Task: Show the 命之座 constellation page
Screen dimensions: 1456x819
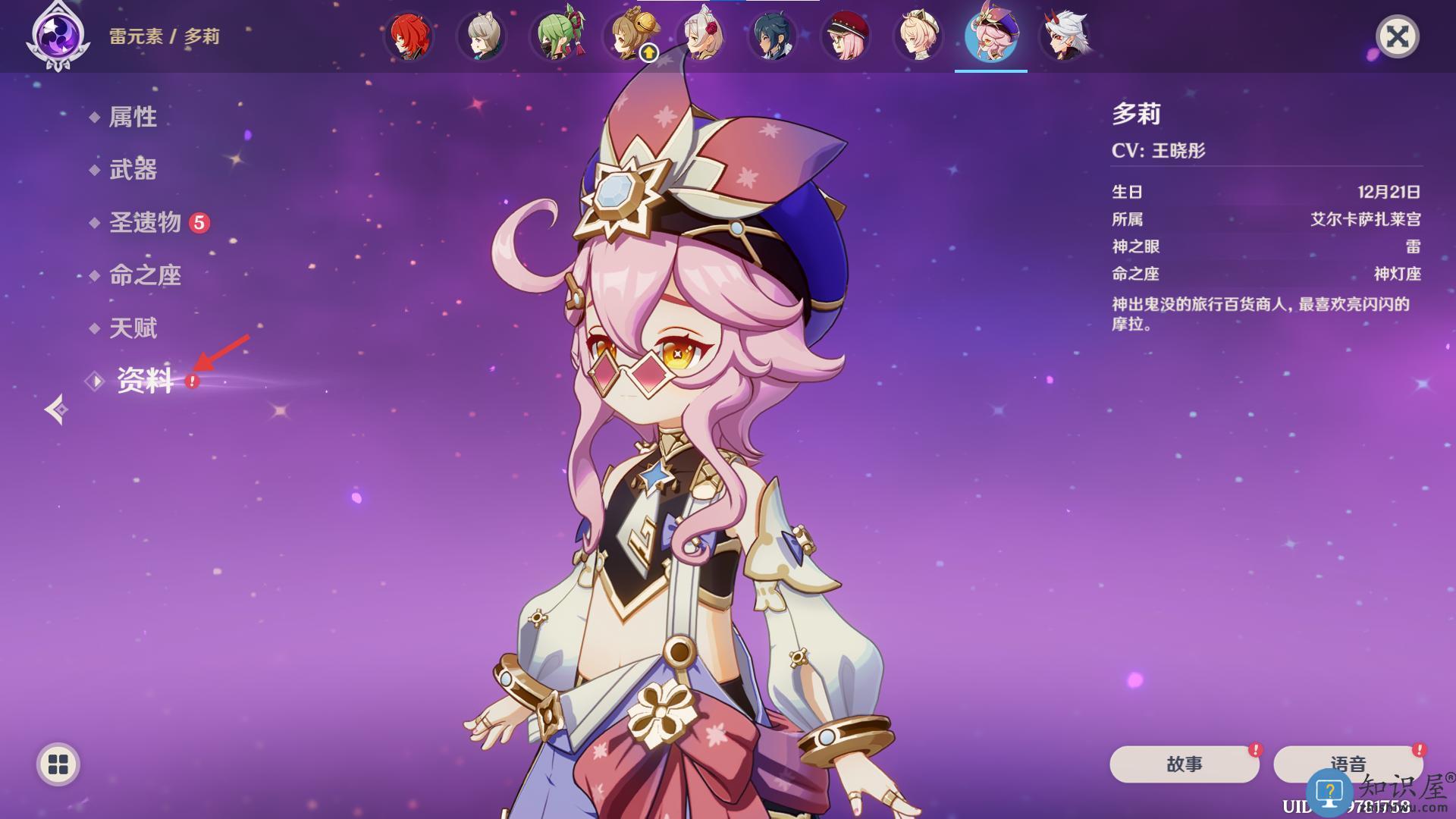Action: click(145, 275)
